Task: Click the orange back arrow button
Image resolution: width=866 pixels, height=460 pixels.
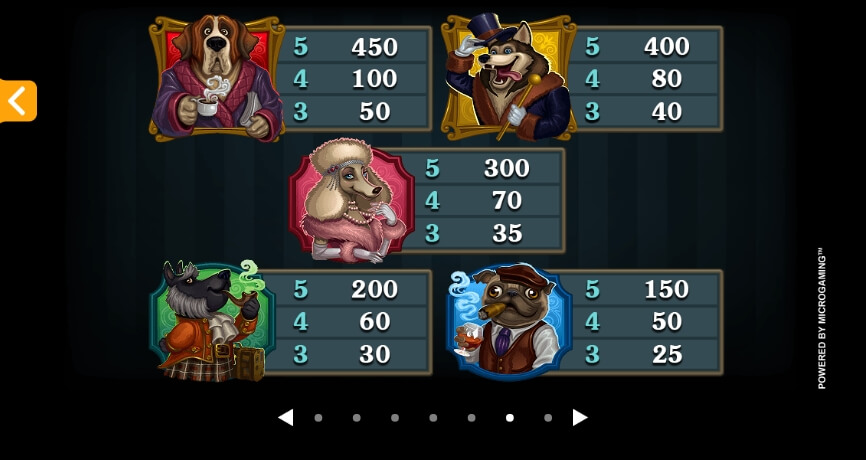Action: click(17, 101)
